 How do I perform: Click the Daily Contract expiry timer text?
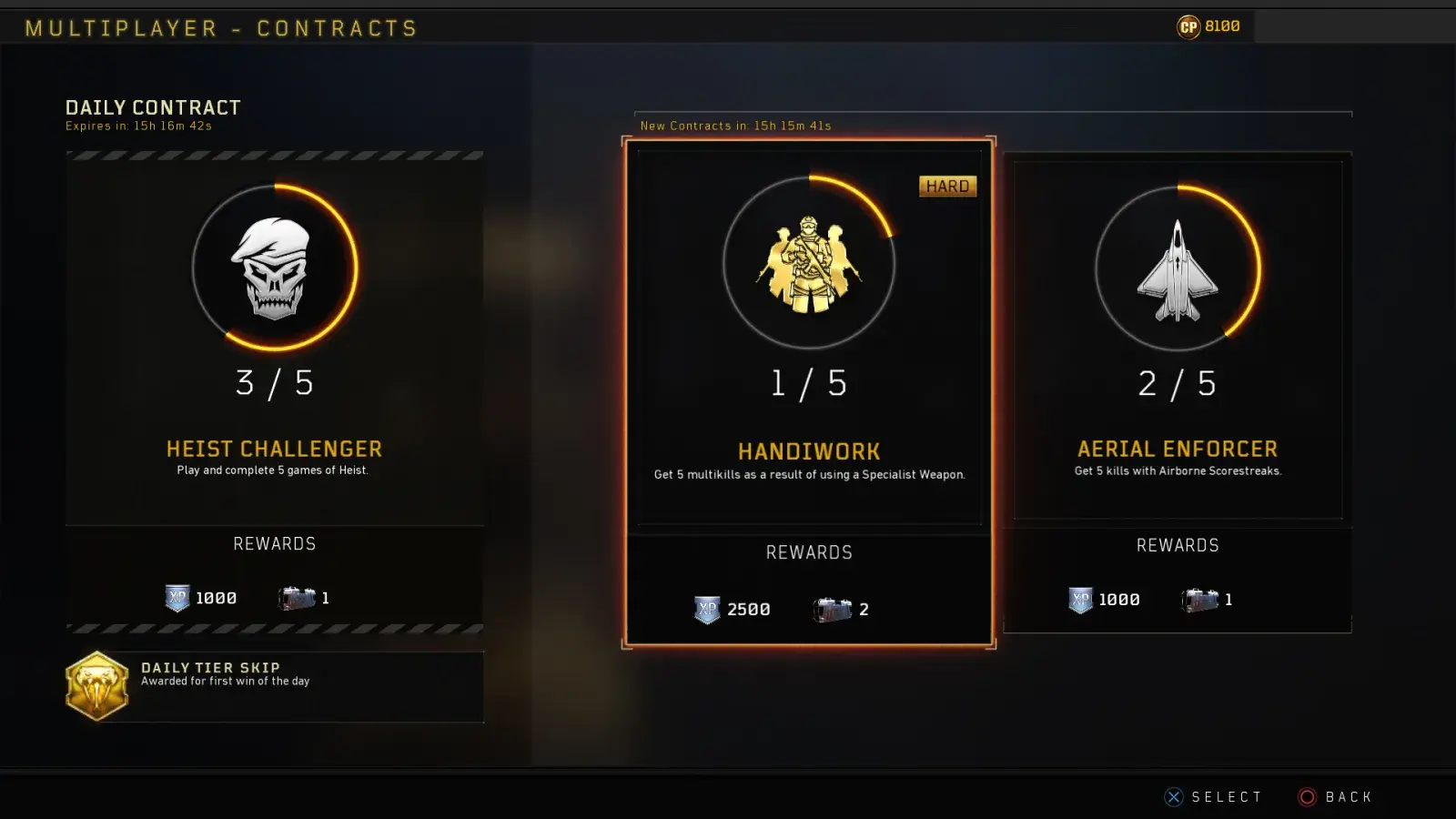pyautogui.click(x=137, y=126)
